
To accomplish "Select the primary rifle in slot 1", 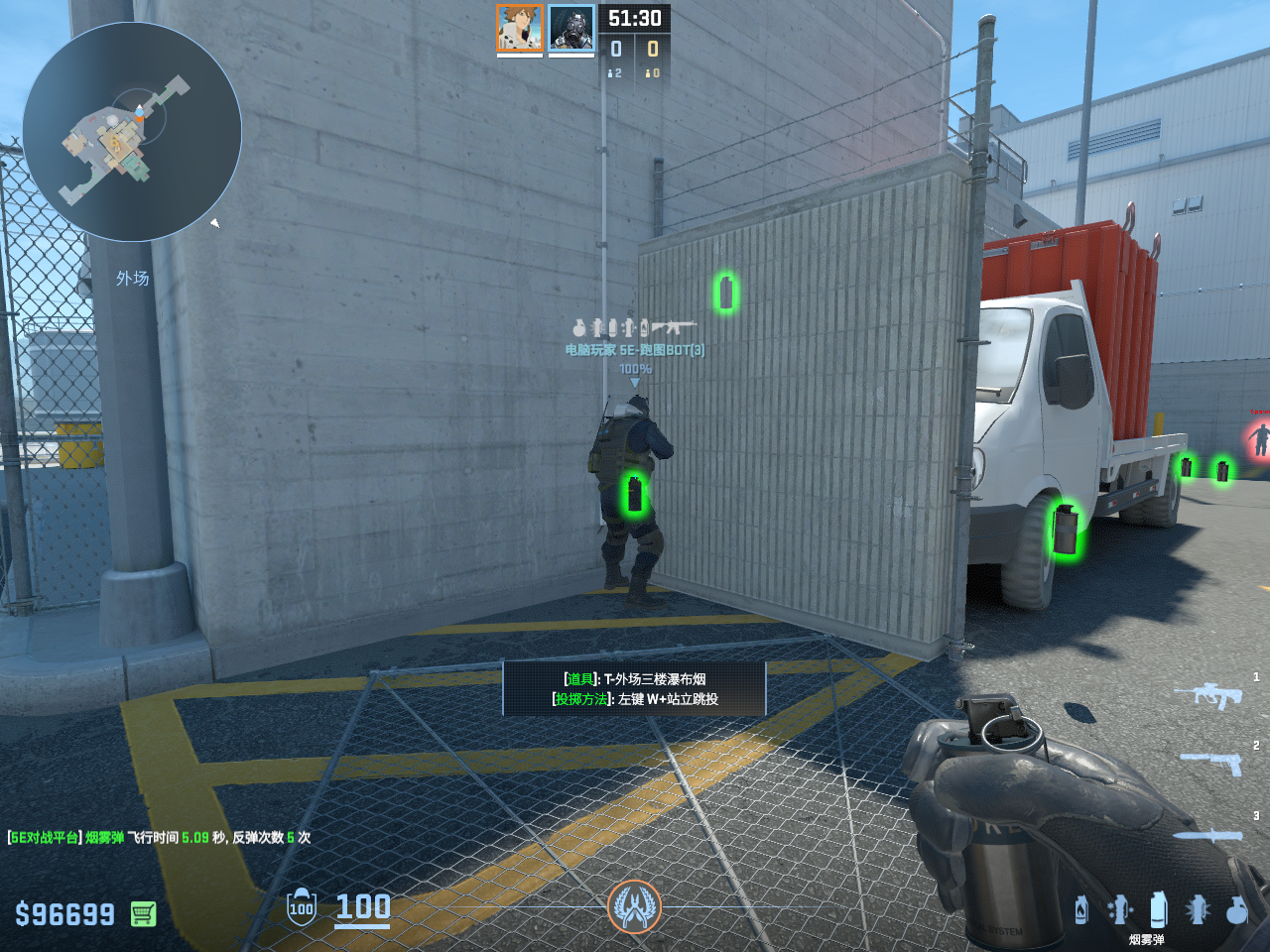I will (x=1208, y=695).
